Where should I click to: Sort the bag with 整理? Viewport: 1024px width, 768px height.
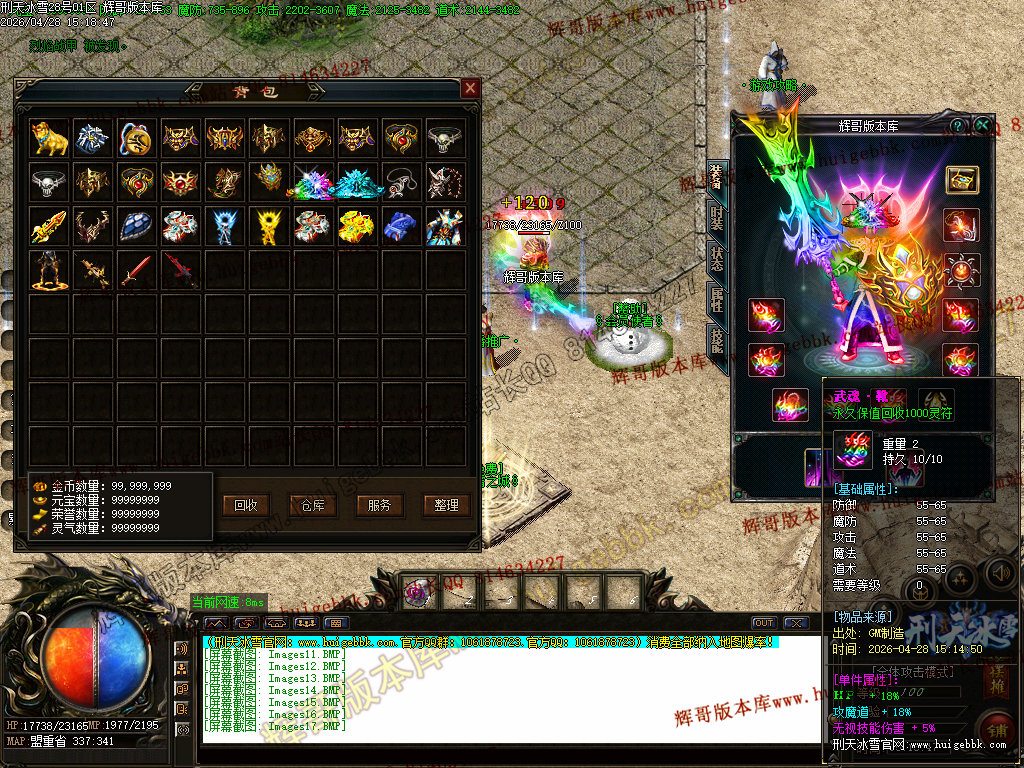pos(446,505)
